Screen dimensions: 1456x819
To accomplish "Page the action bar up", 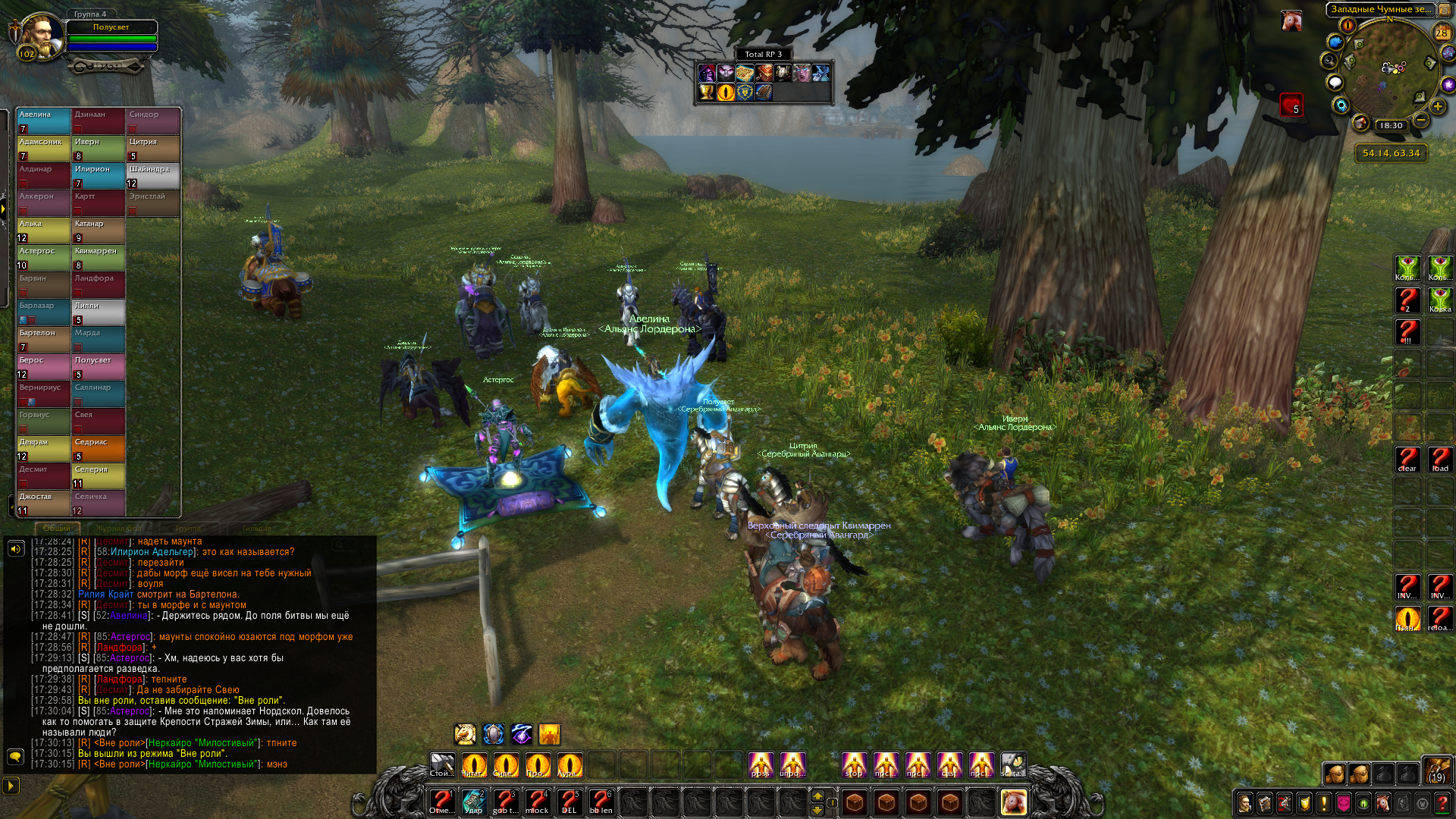I will 817,795.
